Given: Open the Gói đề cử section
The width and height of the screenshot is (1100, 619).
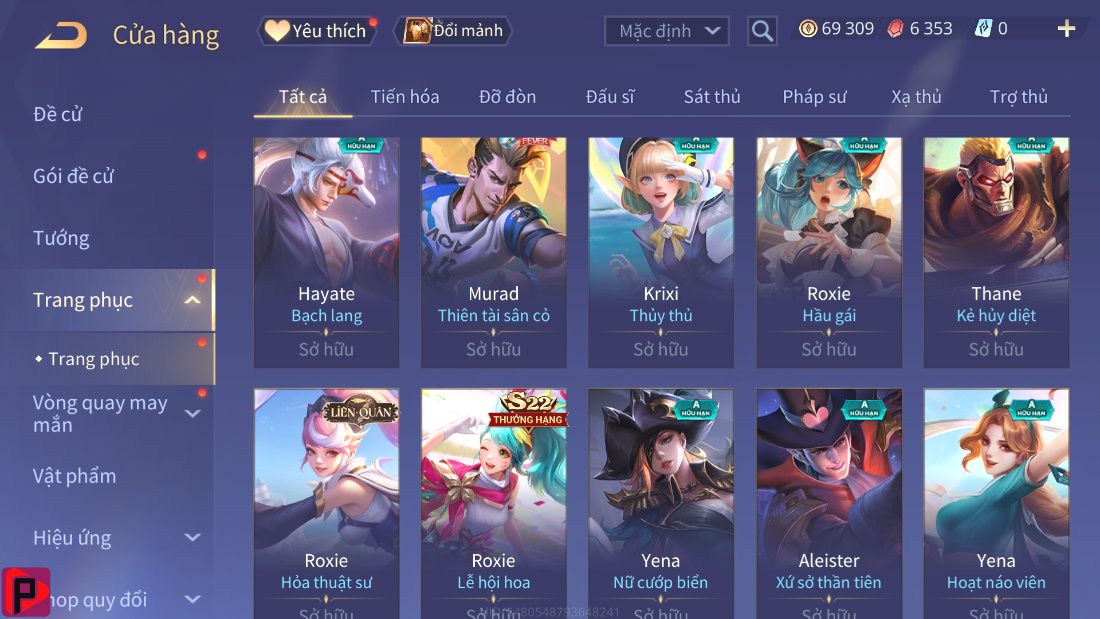Looking at the screenshot, I should pyautogui.click(x=74, y=176).
